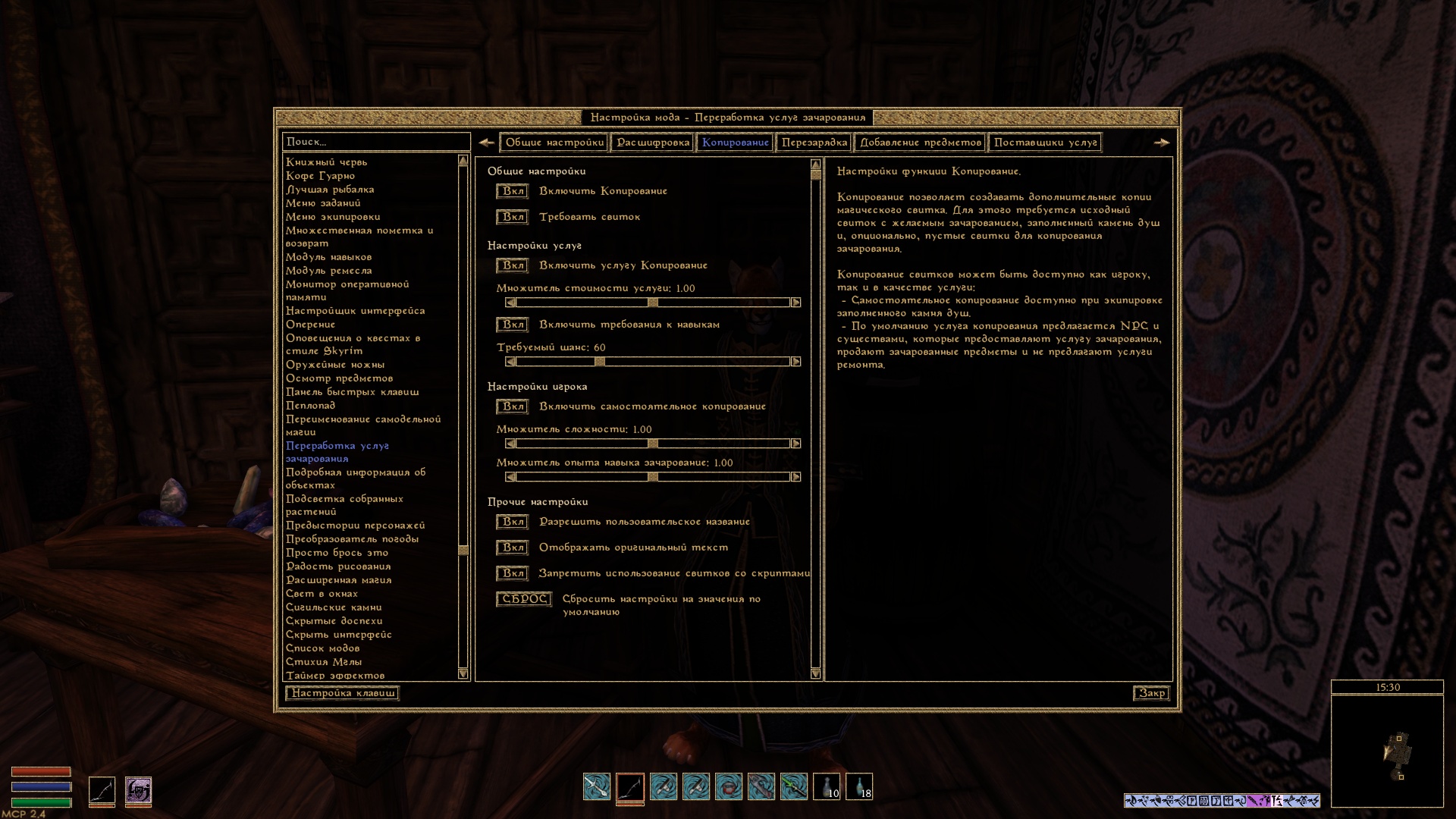Show the Поставщики услуг tab
The width and height of the screenshot is (1456, 819).
(1045, 143)
